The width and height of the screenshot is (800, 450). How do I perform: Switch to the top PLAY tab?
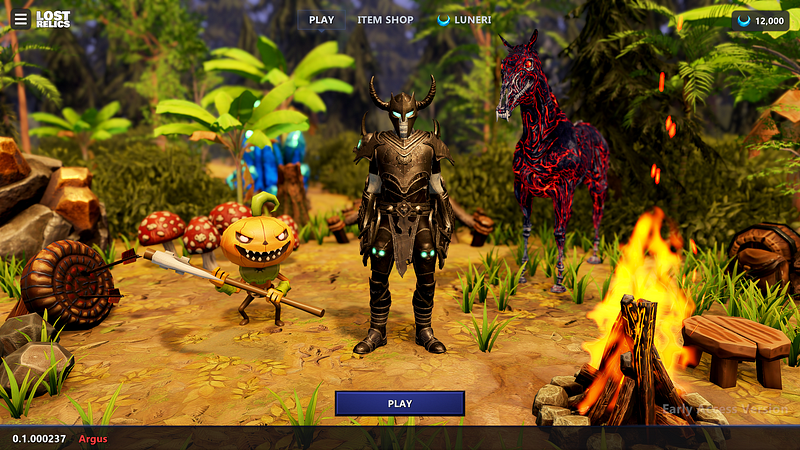(x=321, y=20)
